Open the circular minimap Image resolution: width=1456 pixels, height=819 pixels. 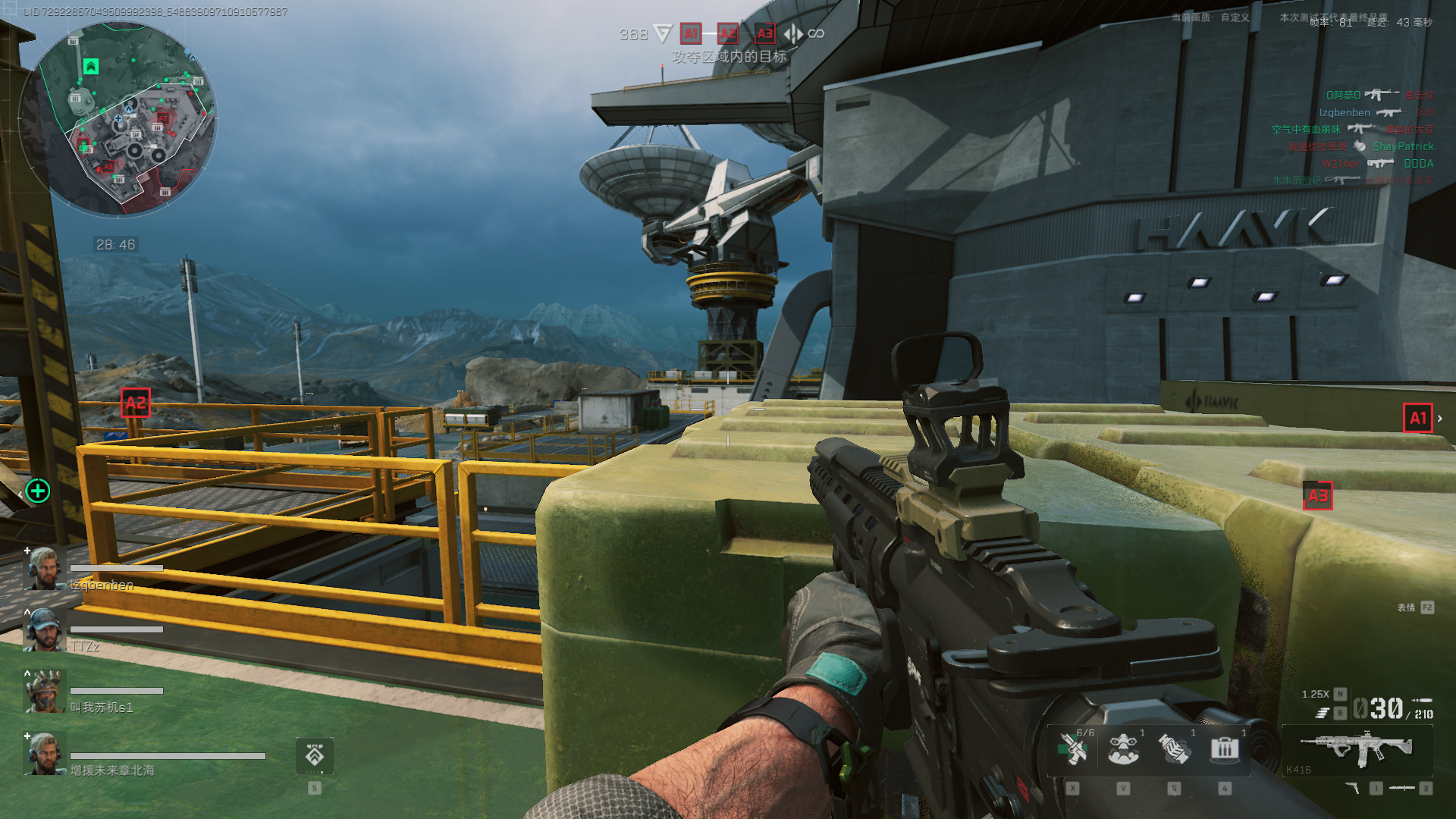point(118,118)
